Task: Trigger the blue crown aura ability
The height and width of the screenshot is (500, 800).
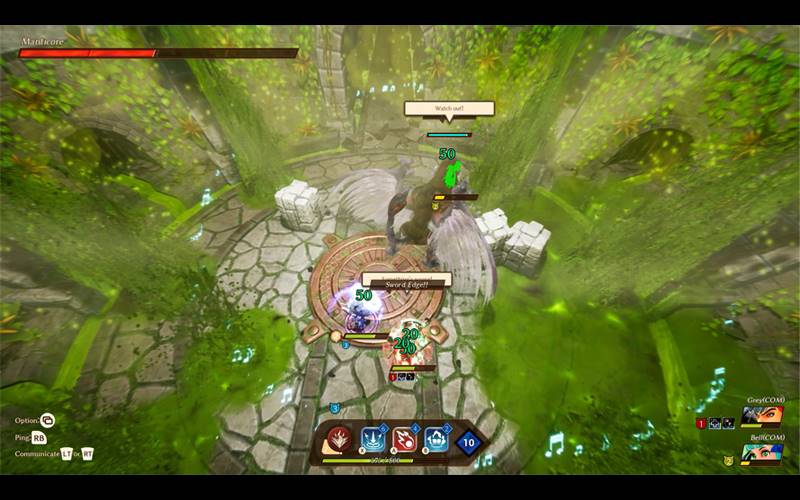Action: pos(437,439)
